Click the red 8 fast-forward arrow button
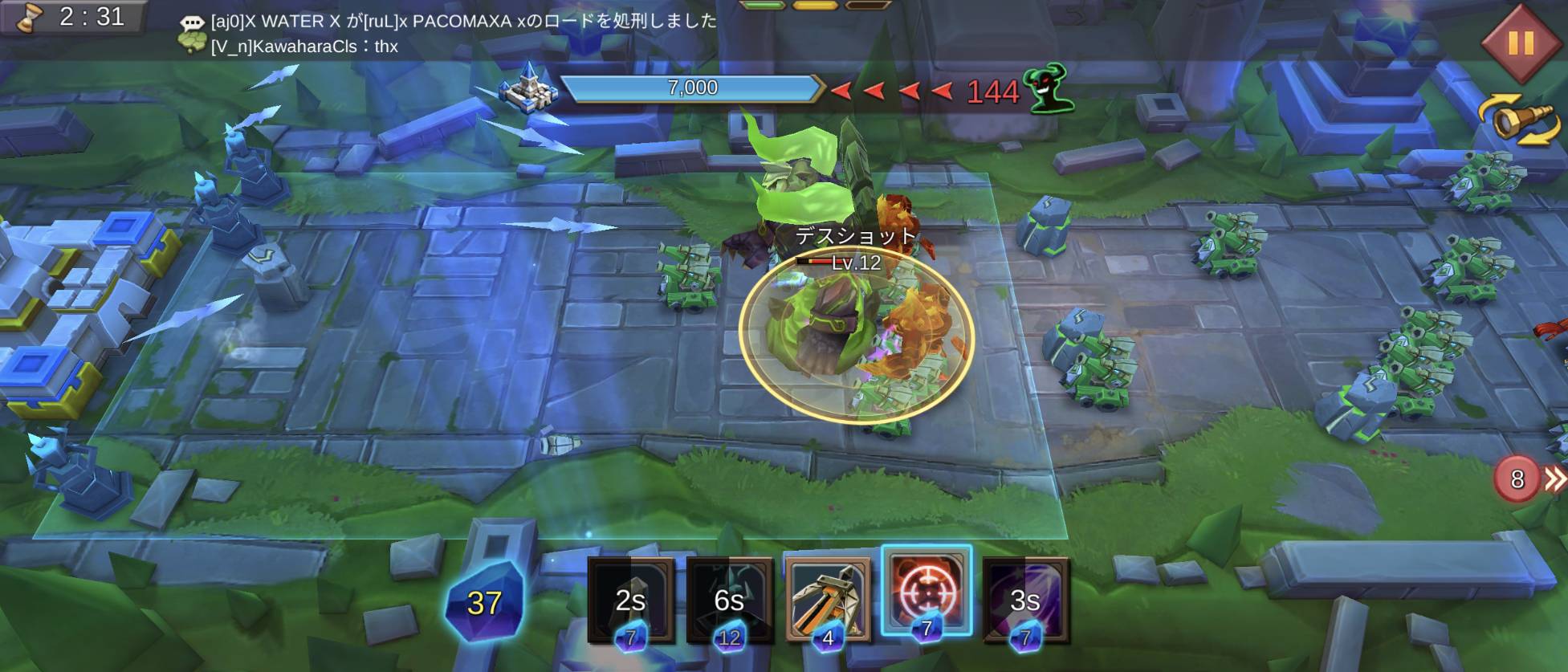The image size is (1568, 672). click(1529, 479)
